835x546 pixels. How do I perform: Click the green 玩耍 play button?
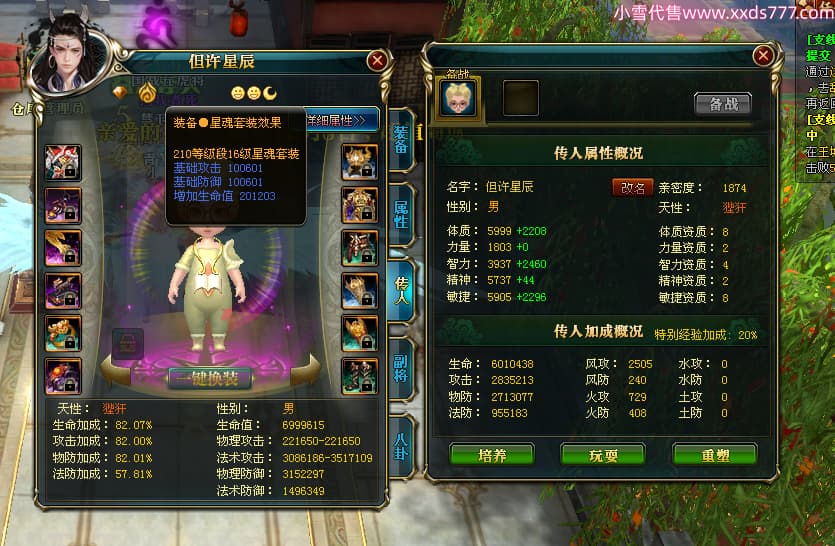point(603,455)
